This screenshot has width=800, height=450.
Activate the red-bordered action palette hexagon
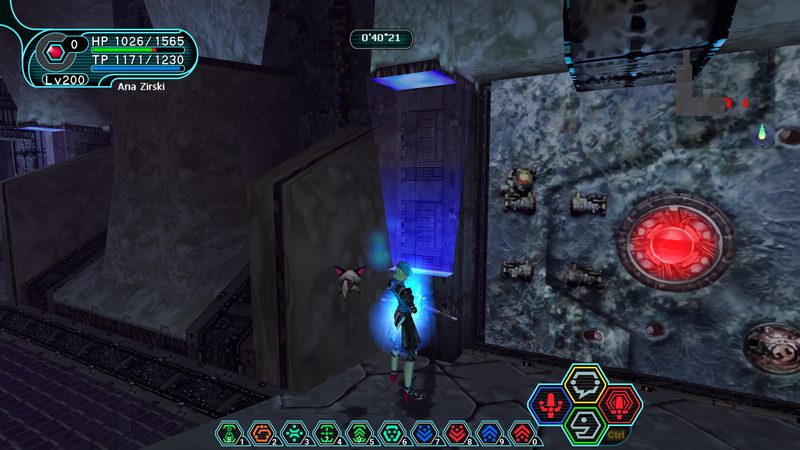(x=619, y=405)
